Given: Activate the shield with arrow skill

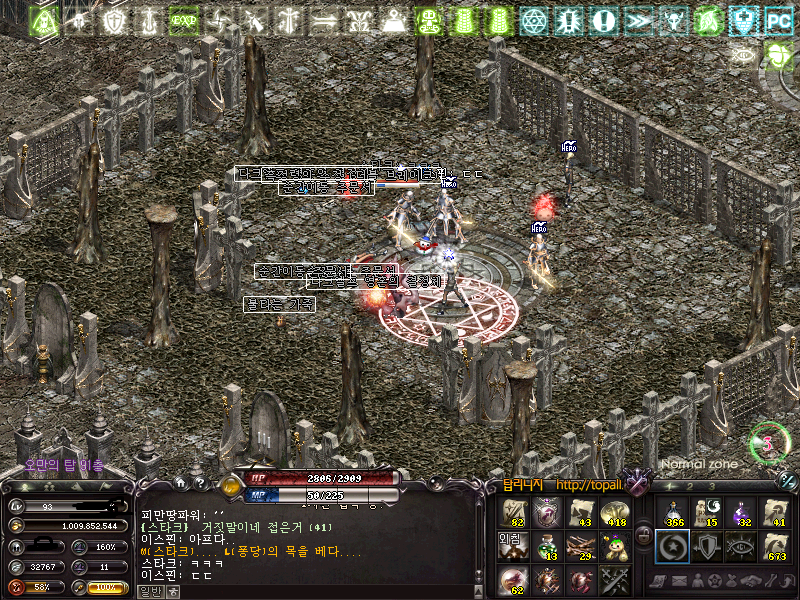Looking at the screenshot, I should [707, 546].
